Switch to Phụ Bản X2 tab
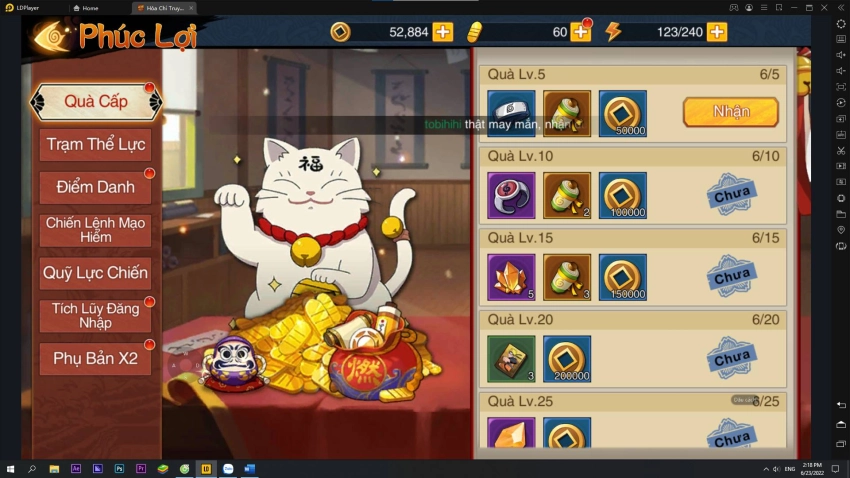The height and width of the screenshot is (478, 850). 95,358
